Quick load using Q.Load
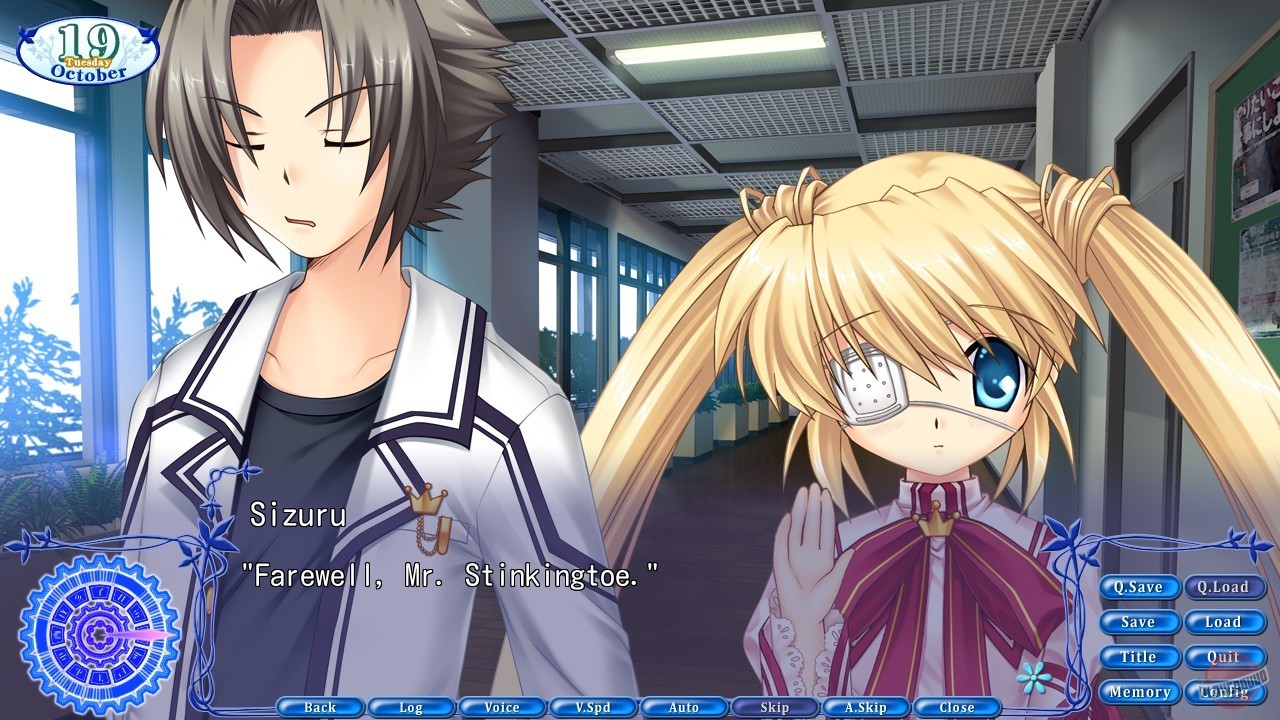This screenshot has height=720, width=1280. point(1225,587)
